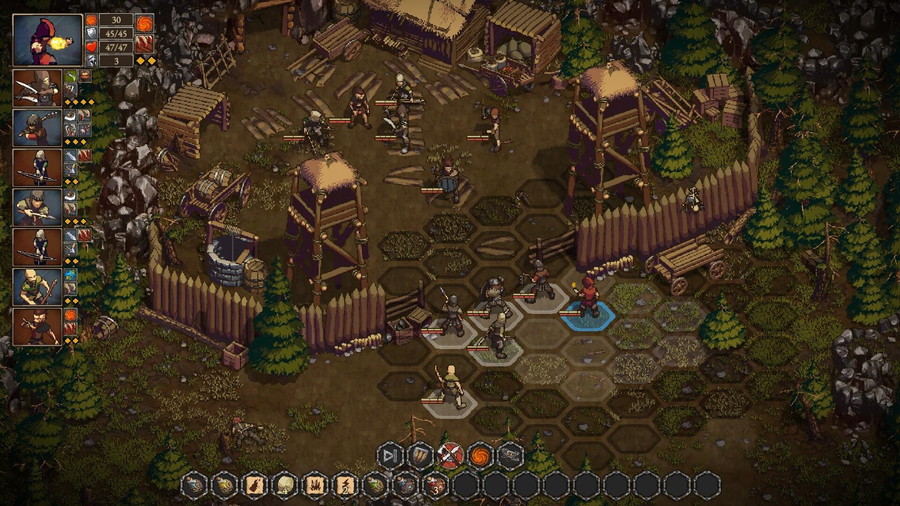
Task: Cast the orange fire spiral ability
Action: pyautogui.click(x=481, y=456)
